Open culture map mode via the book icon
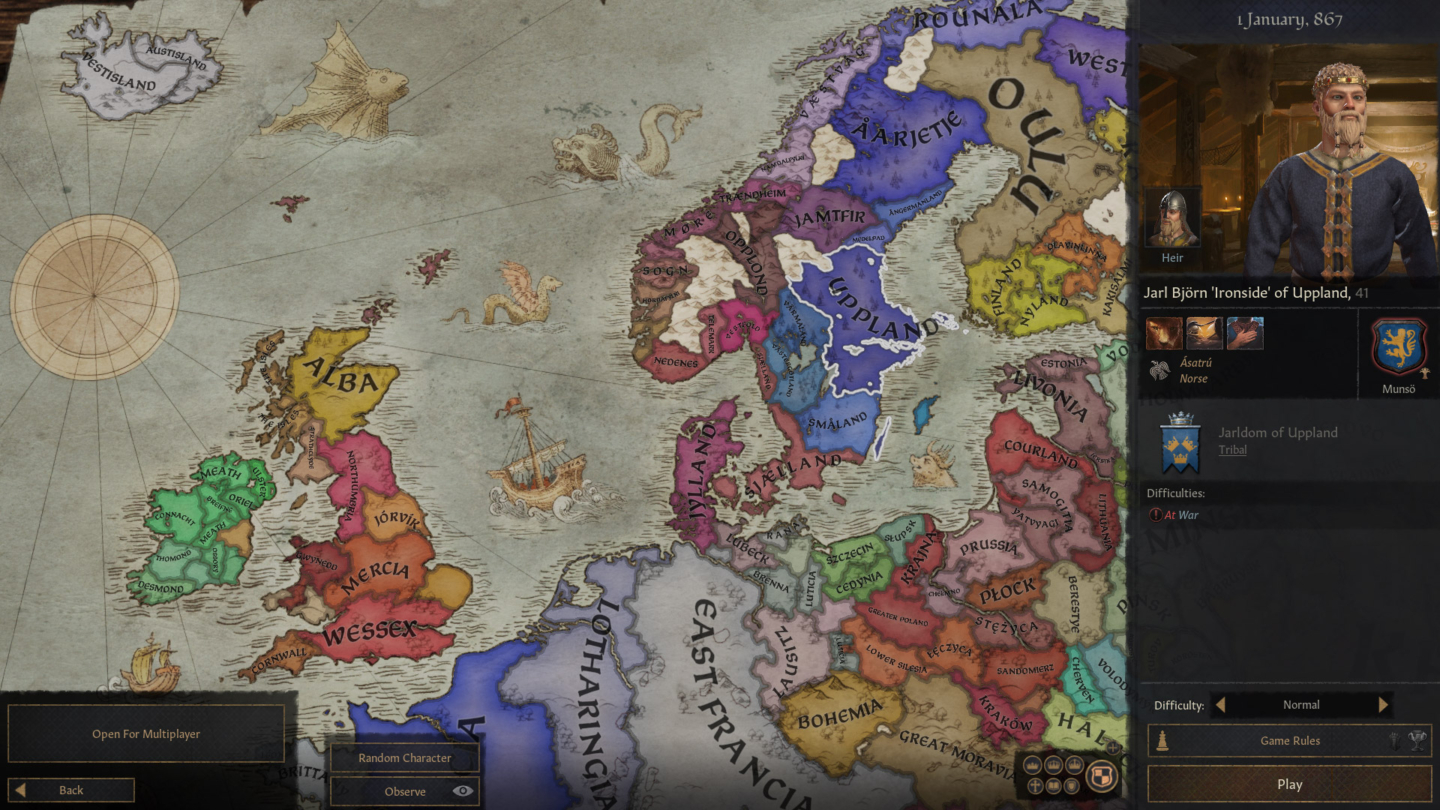 1053,785
